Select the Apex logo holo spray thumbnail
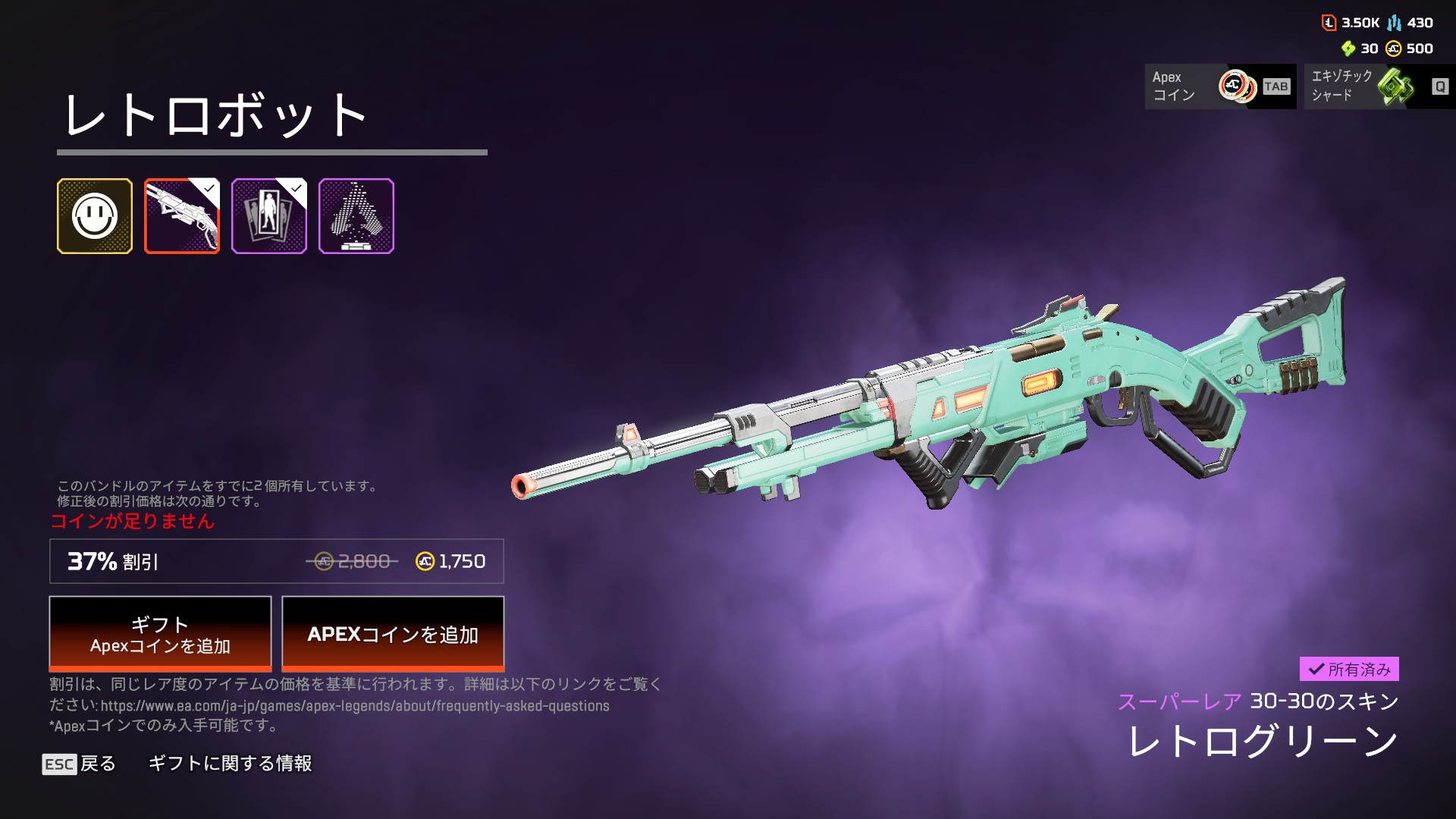Image resolution: width=1456 pixels, height=819 pixels. tap(356, 216)
